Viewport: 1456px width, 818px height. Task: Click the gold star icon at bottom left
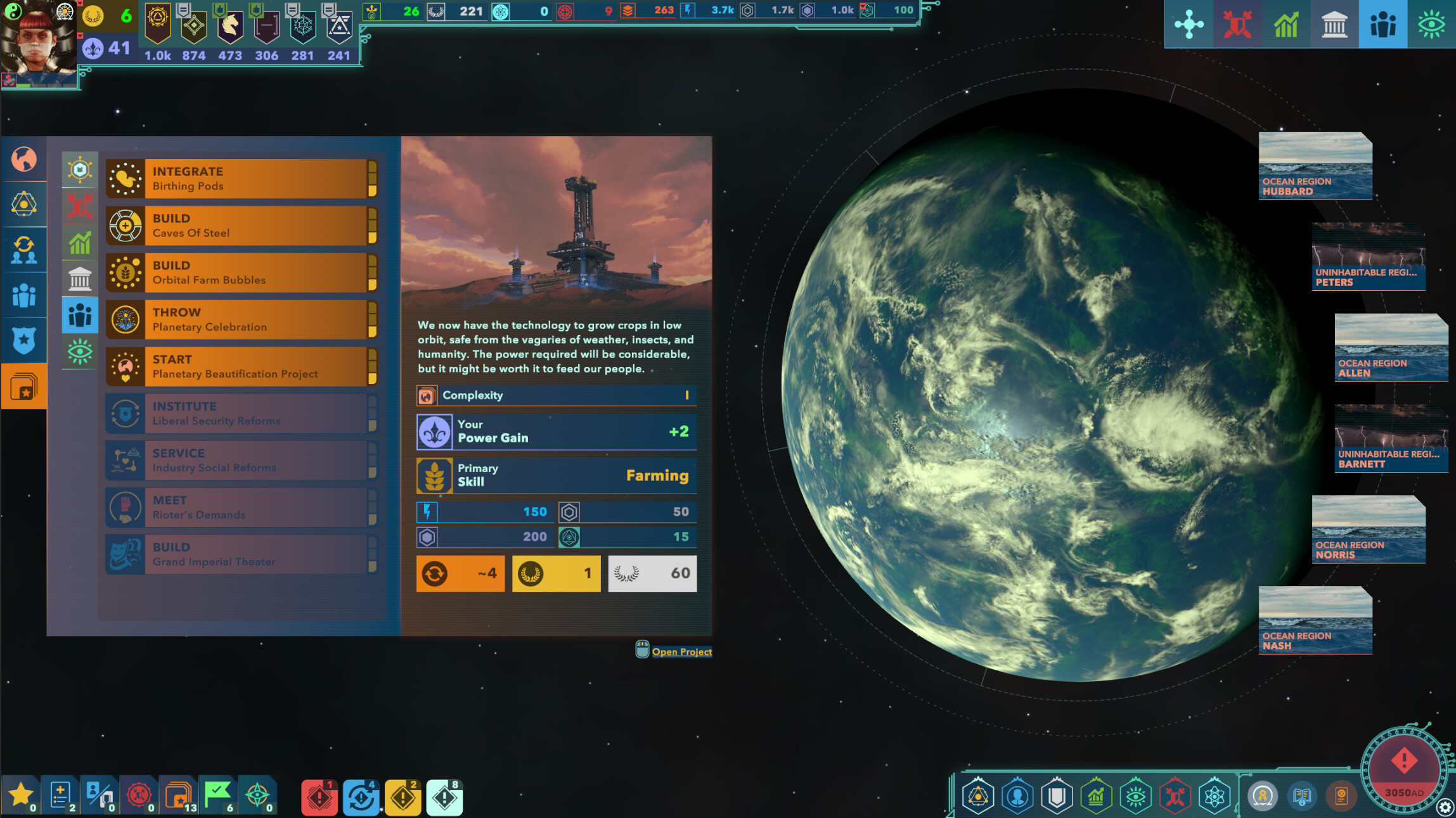click(x=22, y=793)
